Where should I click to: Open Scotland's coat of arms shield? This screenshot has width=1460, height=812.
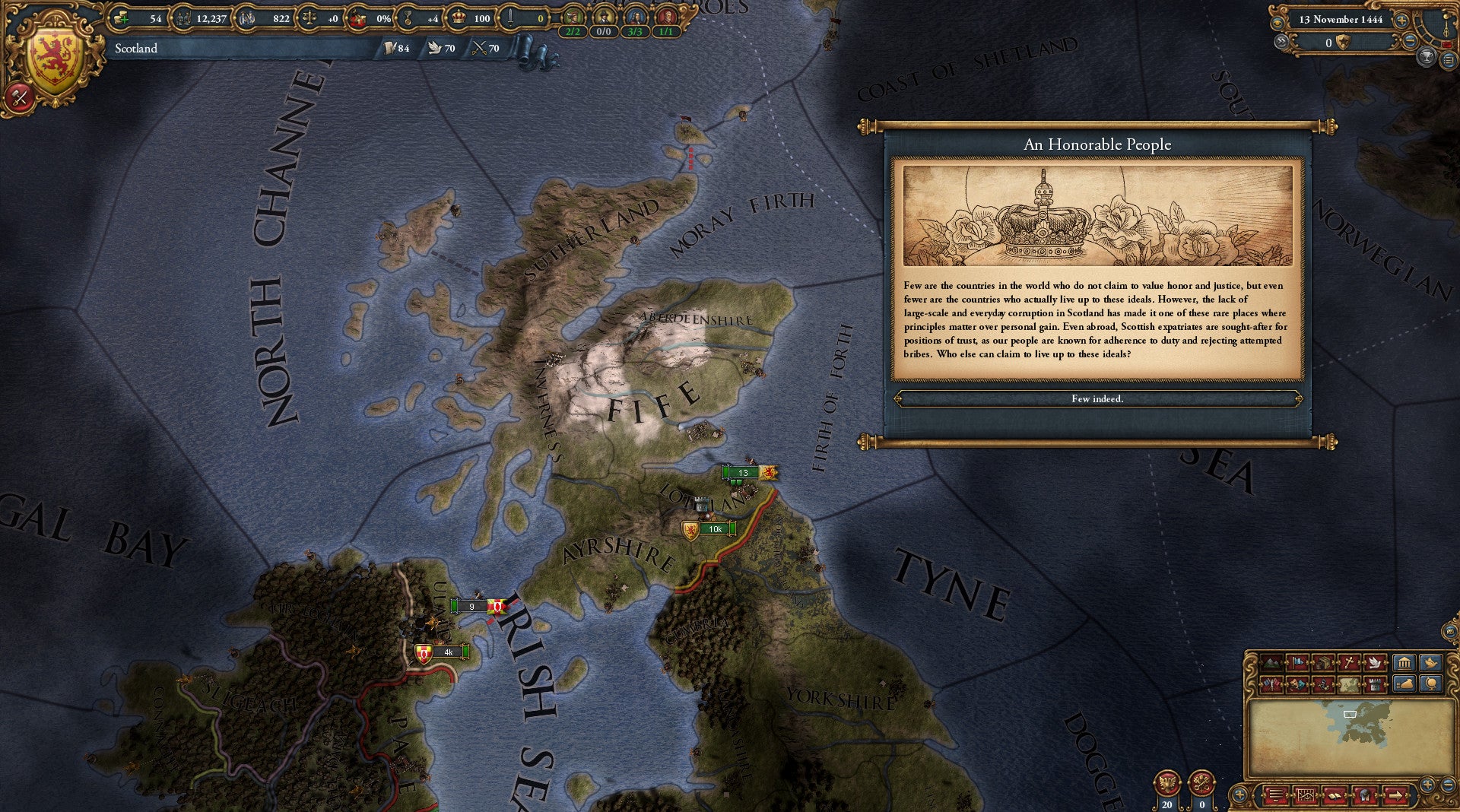pyautogui.click(x=54, y=53)
